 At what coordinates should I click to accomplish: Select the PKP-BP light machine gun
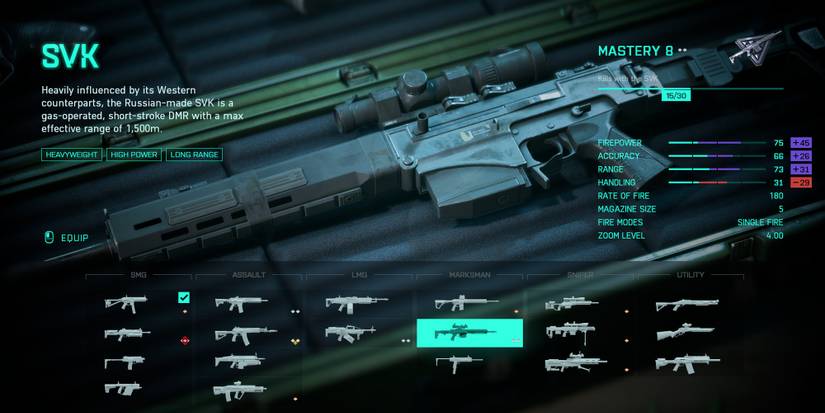click(349, 333)
